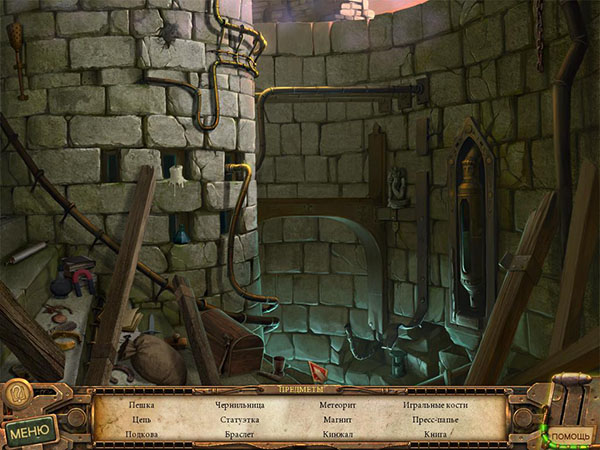Use the ПОМОЩЬ hint button

570,437
